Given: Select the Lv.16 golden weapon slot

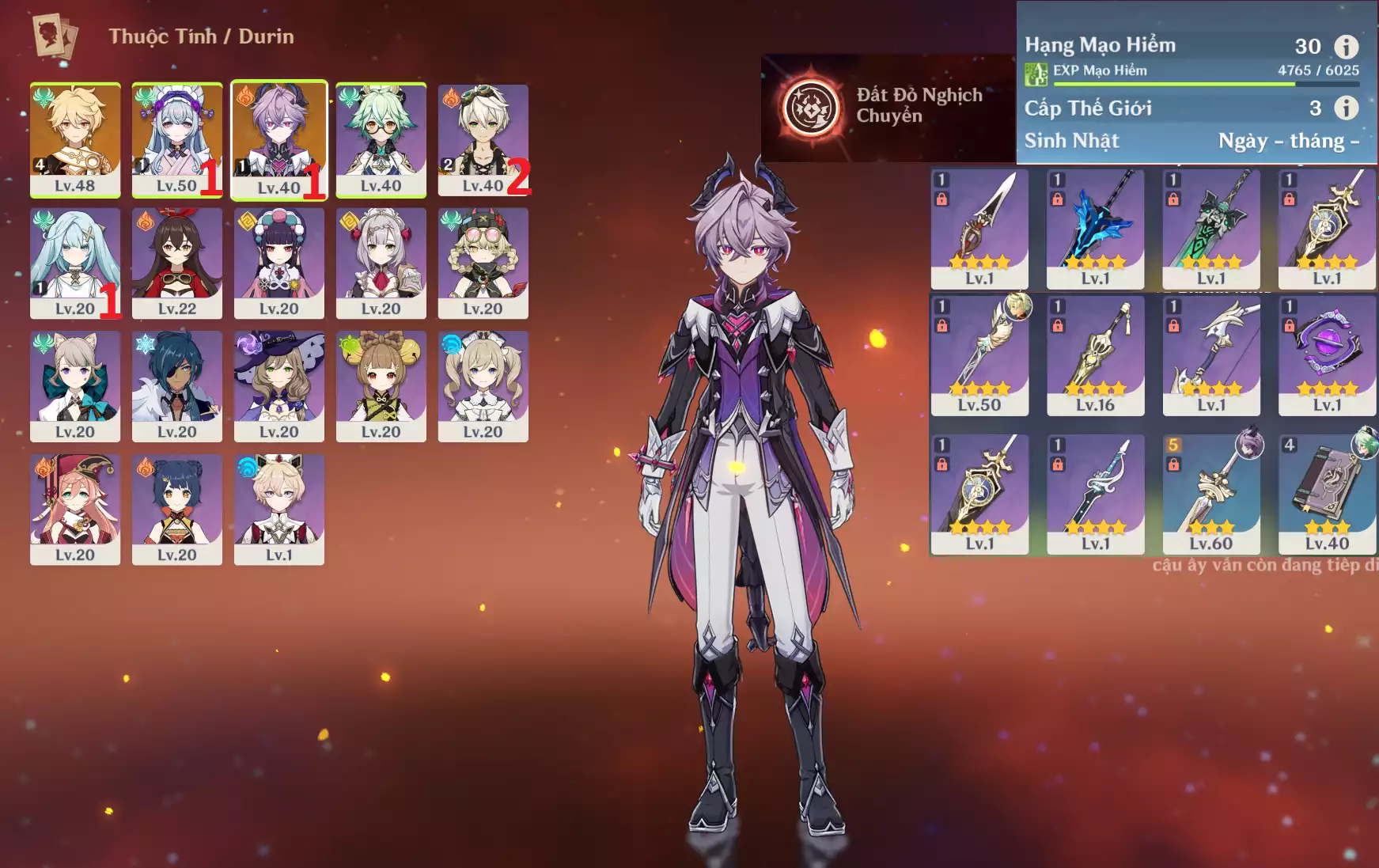Looking at the screenshot, I should [1095, 354].
